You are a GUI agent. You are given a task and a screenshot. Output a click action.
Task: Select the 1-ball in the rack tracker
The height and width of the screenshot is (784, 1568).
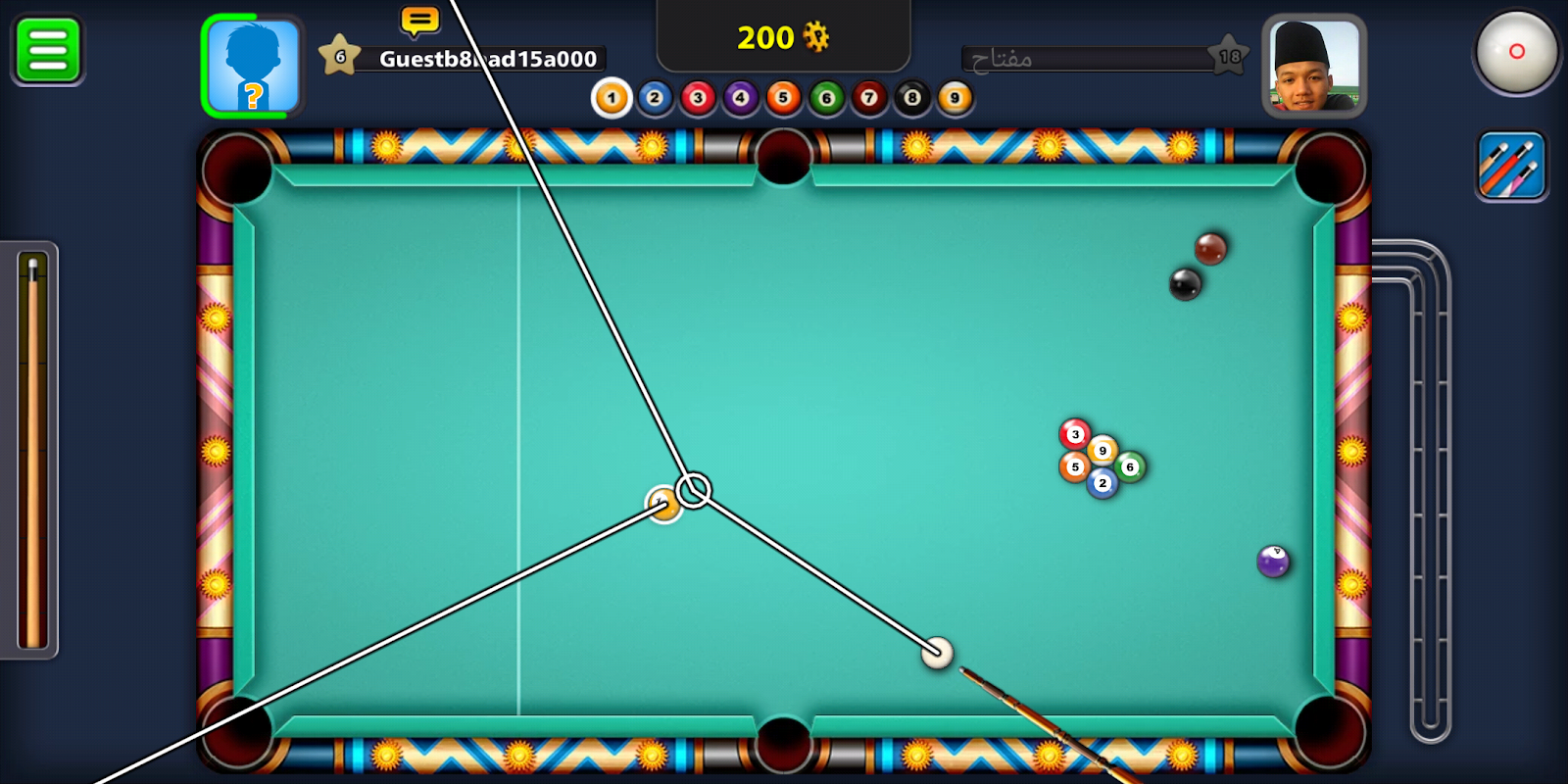tap(610, 98)
